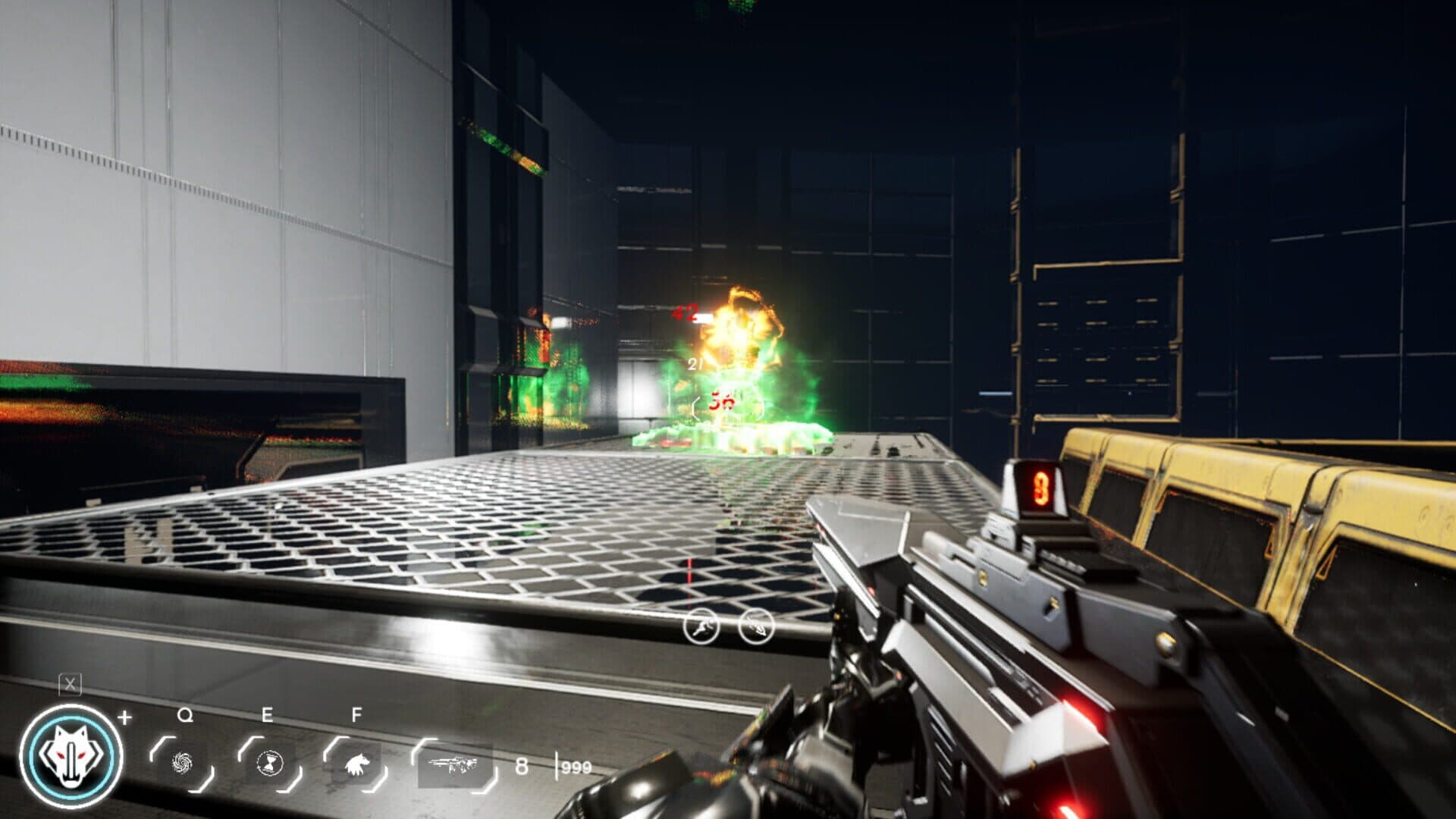The width and height of the screenshot is (1456, 819).
Task: Click the 56 damage number inside the hit marker
Action: 723,401
